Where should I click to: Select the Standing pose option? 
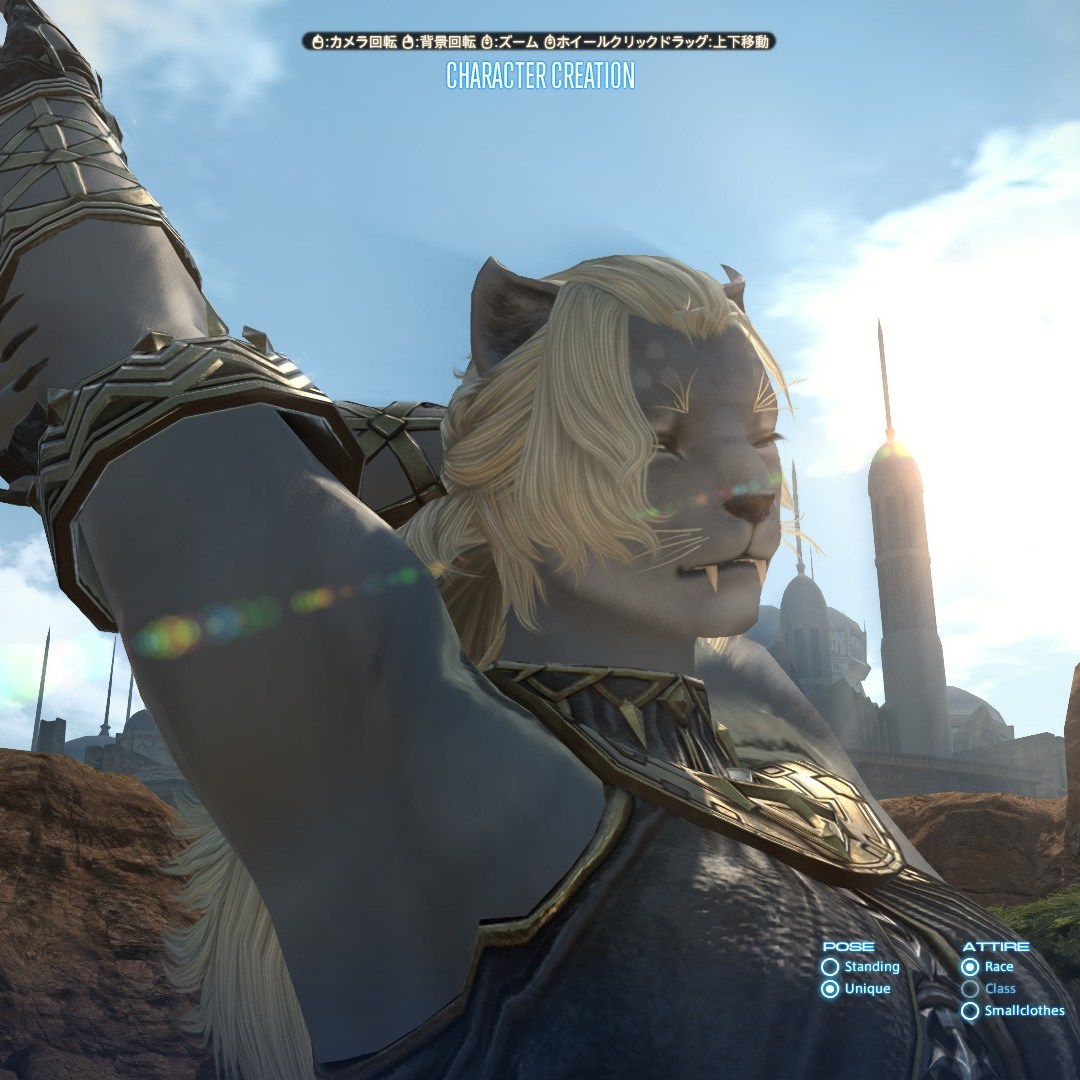[x=830, y=967]
